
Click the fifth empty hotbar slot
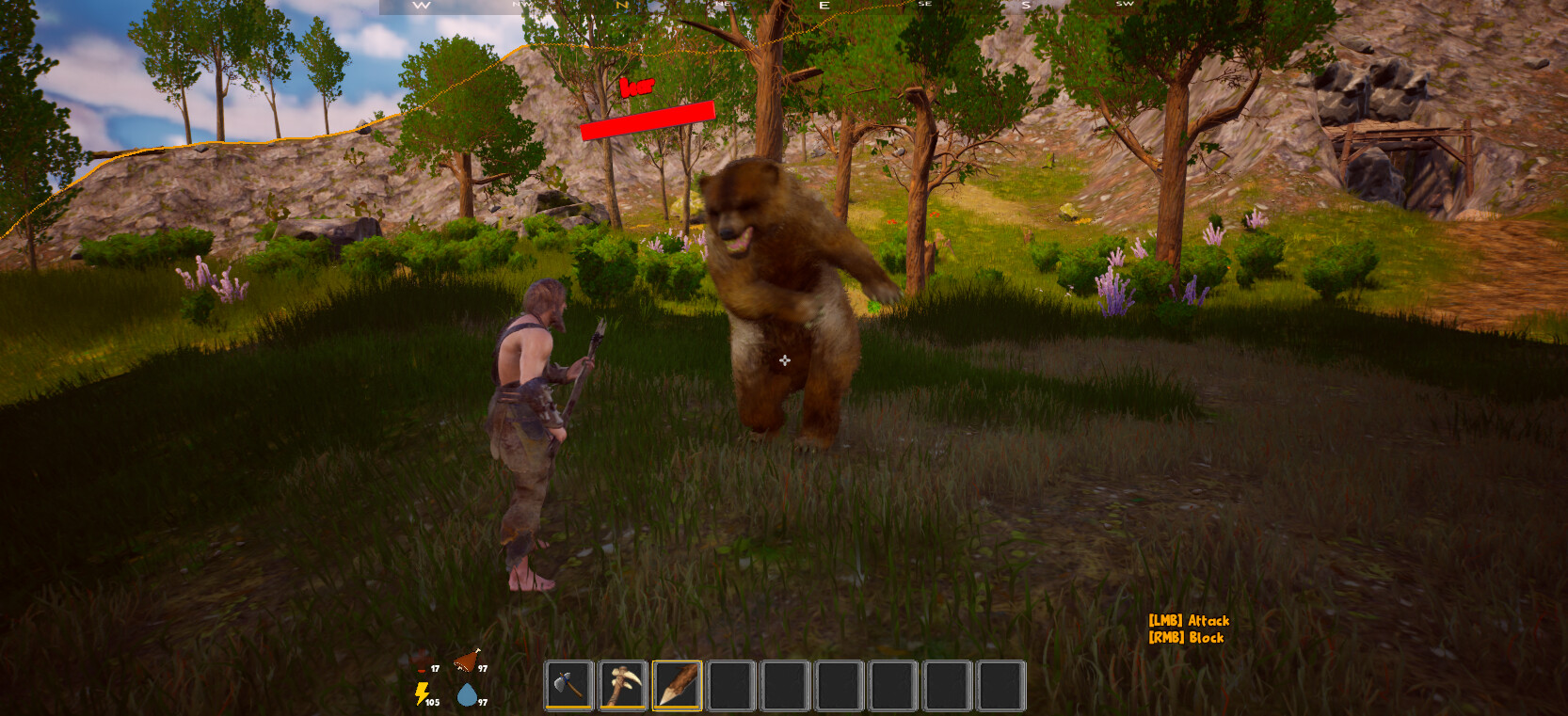tap(785, 685)
